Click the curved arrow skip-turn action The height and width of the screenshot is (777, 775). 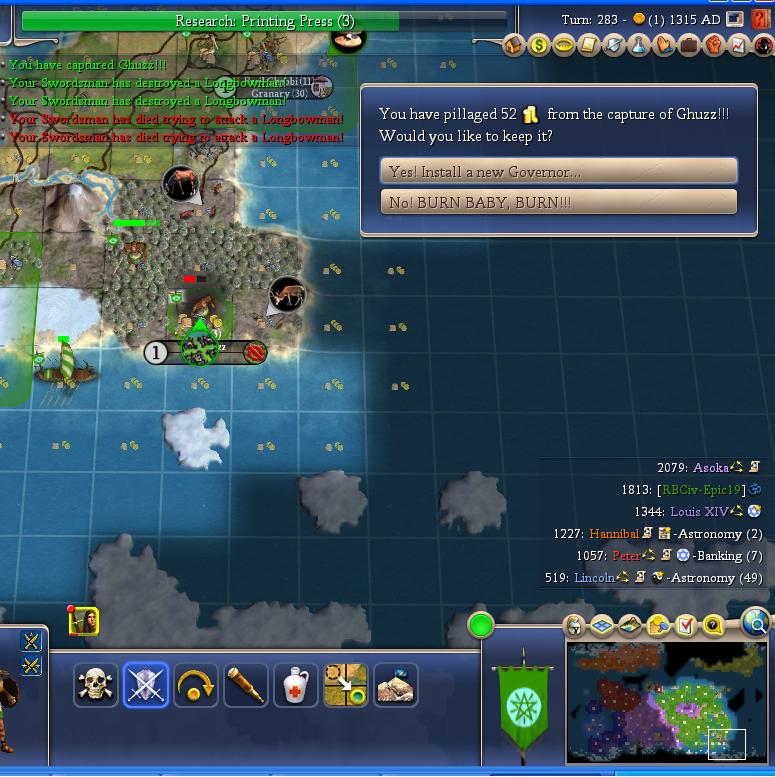196,685
